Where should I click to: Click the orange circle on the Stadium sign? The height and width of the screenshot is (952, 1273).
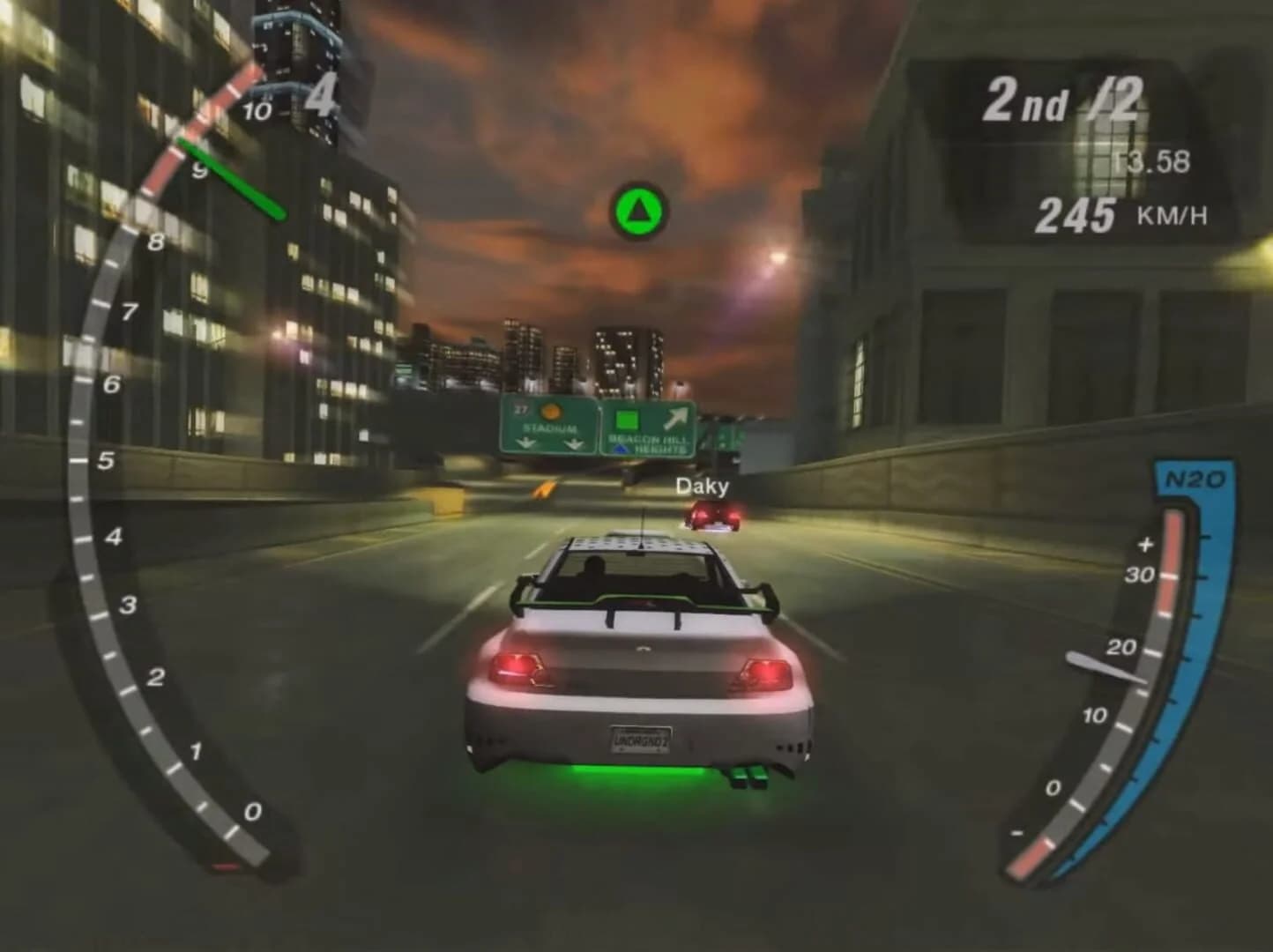pyautogui.click(x=550, y=413)
